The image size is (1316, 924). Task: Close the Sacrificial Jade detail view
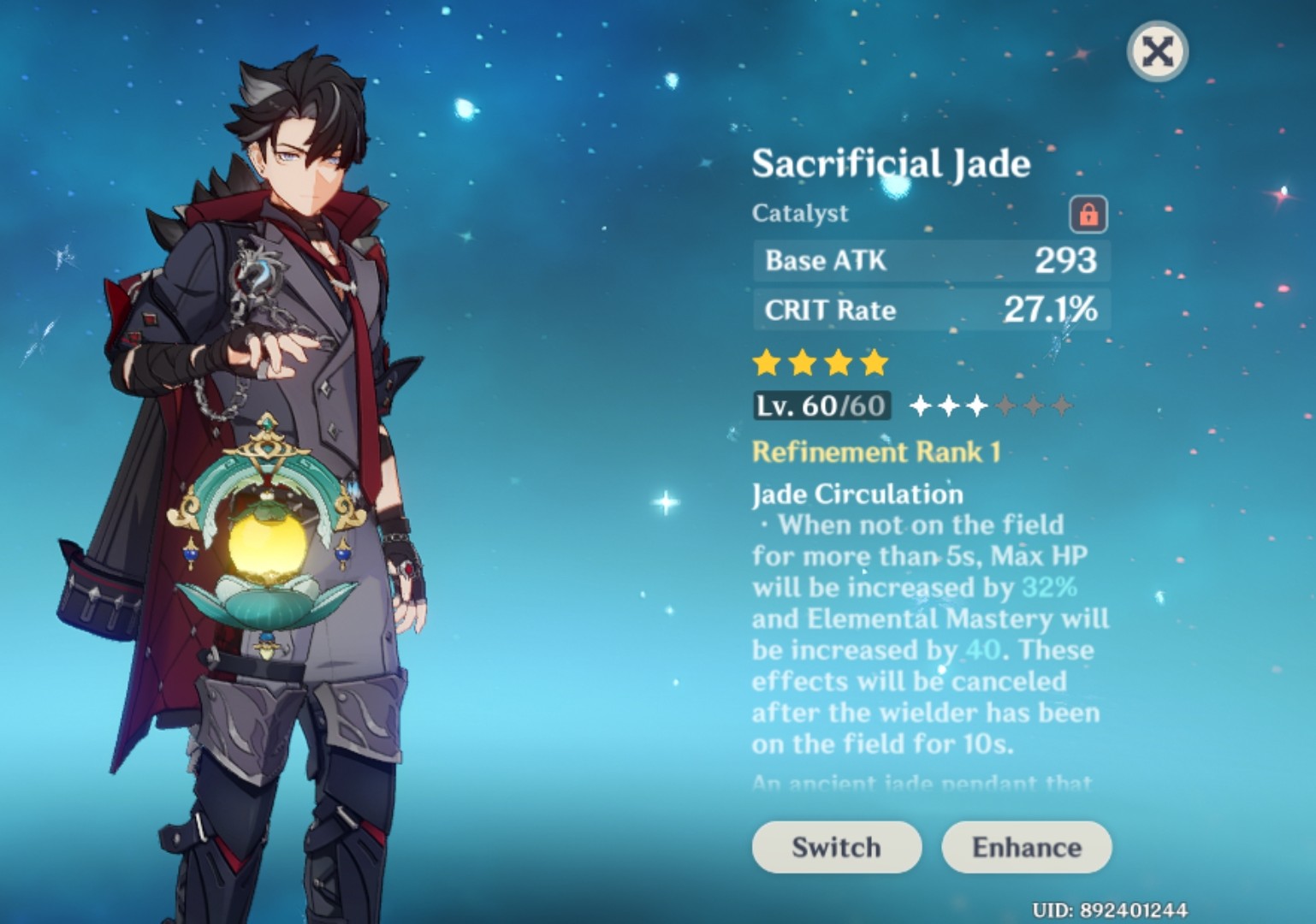1157,51
